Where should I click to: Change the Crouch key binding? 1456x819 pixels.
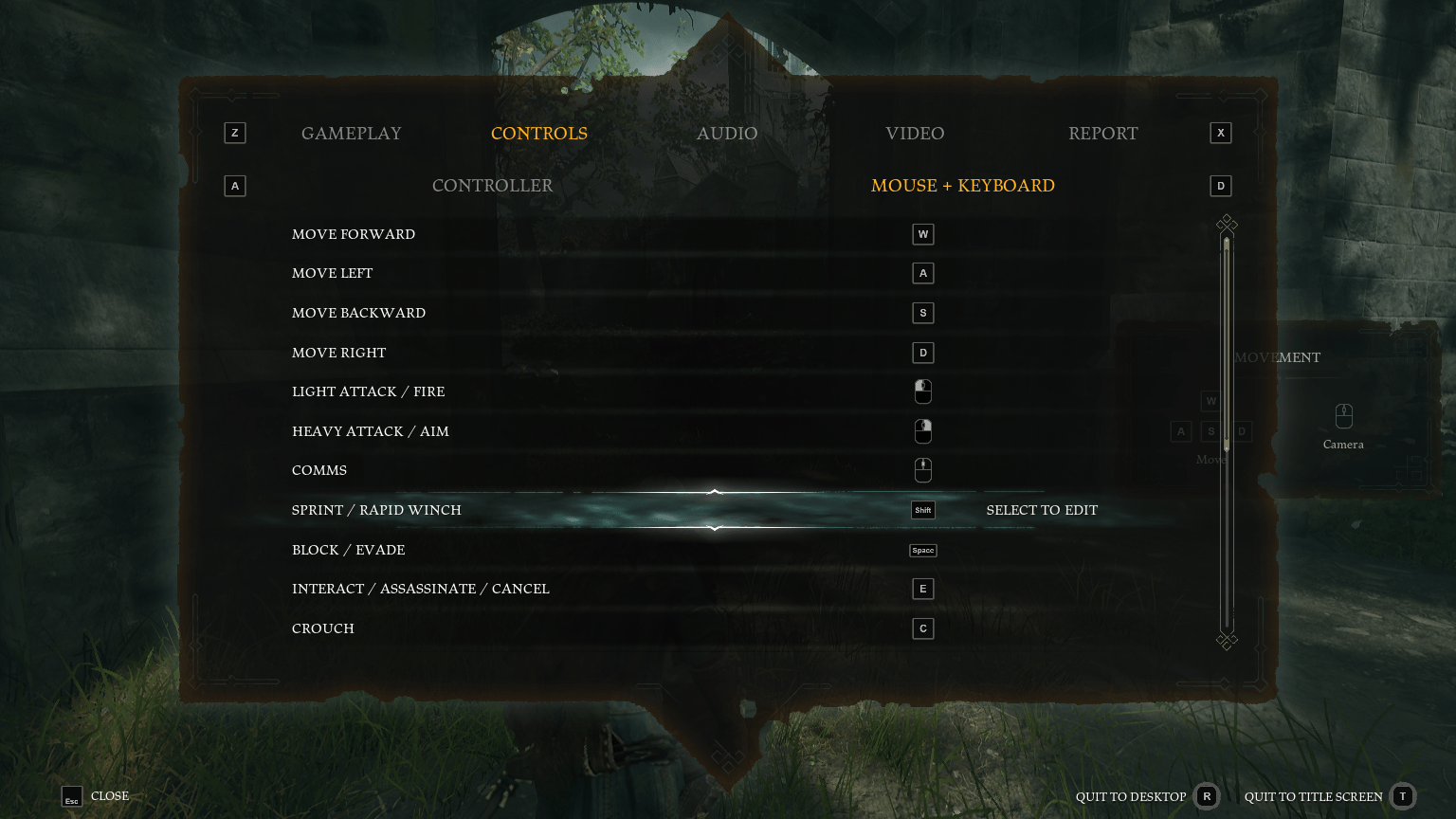(x=922, y=628)
